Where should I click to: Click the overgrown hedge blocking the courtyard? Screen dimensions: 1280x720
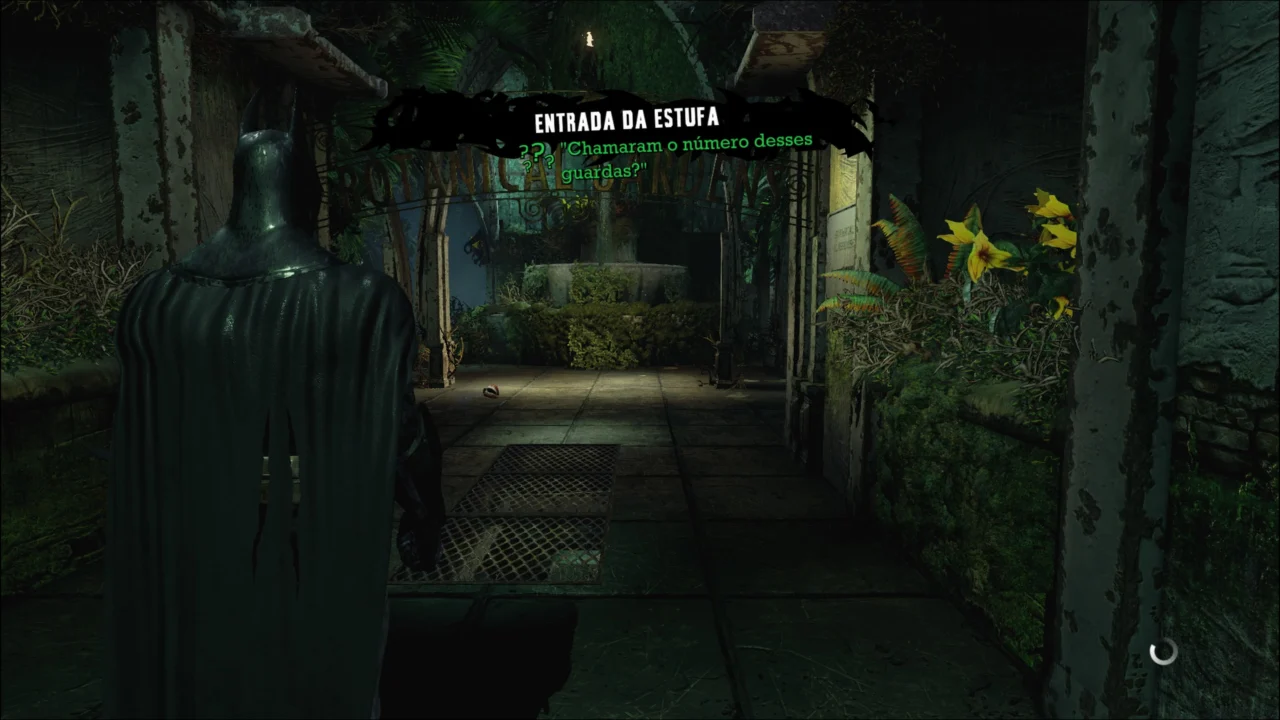tap(600, 330)
